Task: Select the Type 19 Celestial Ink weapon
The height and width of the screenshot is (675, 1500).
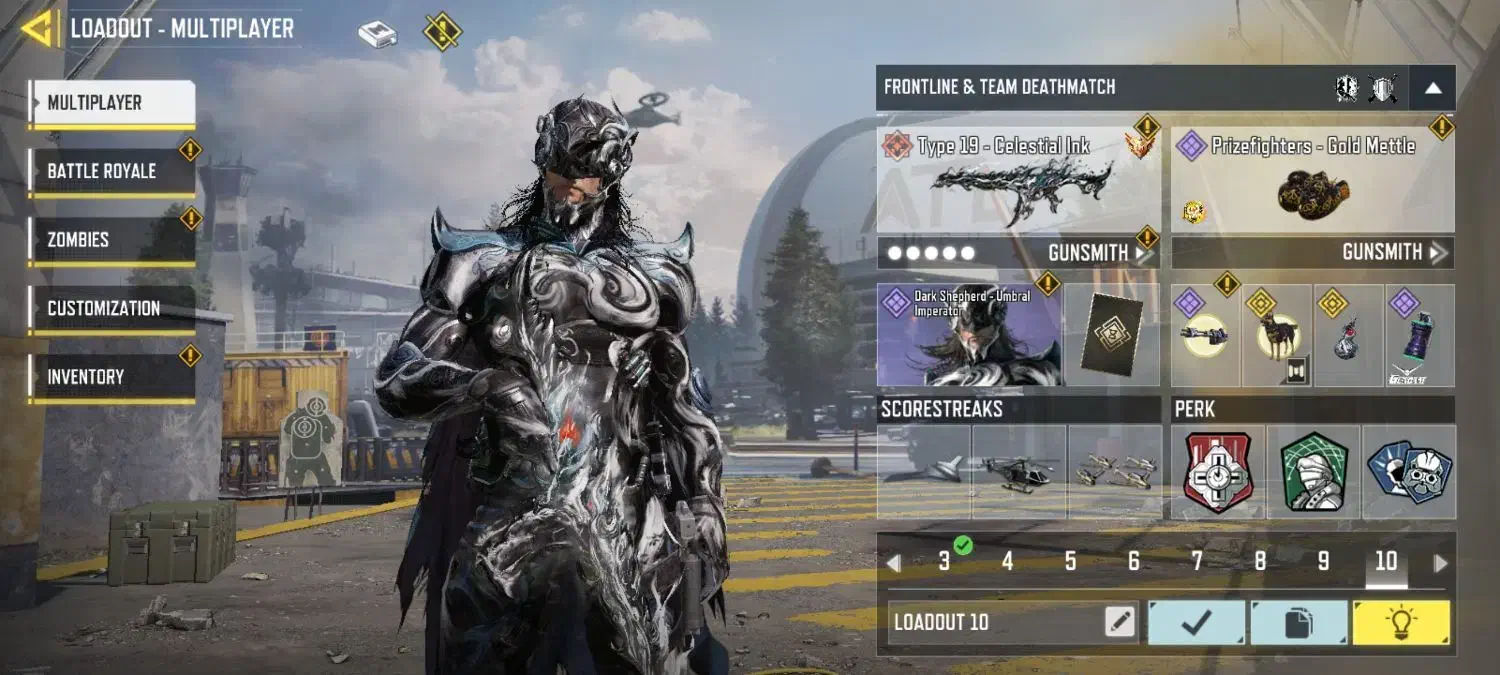Action: pos(1018,180)
